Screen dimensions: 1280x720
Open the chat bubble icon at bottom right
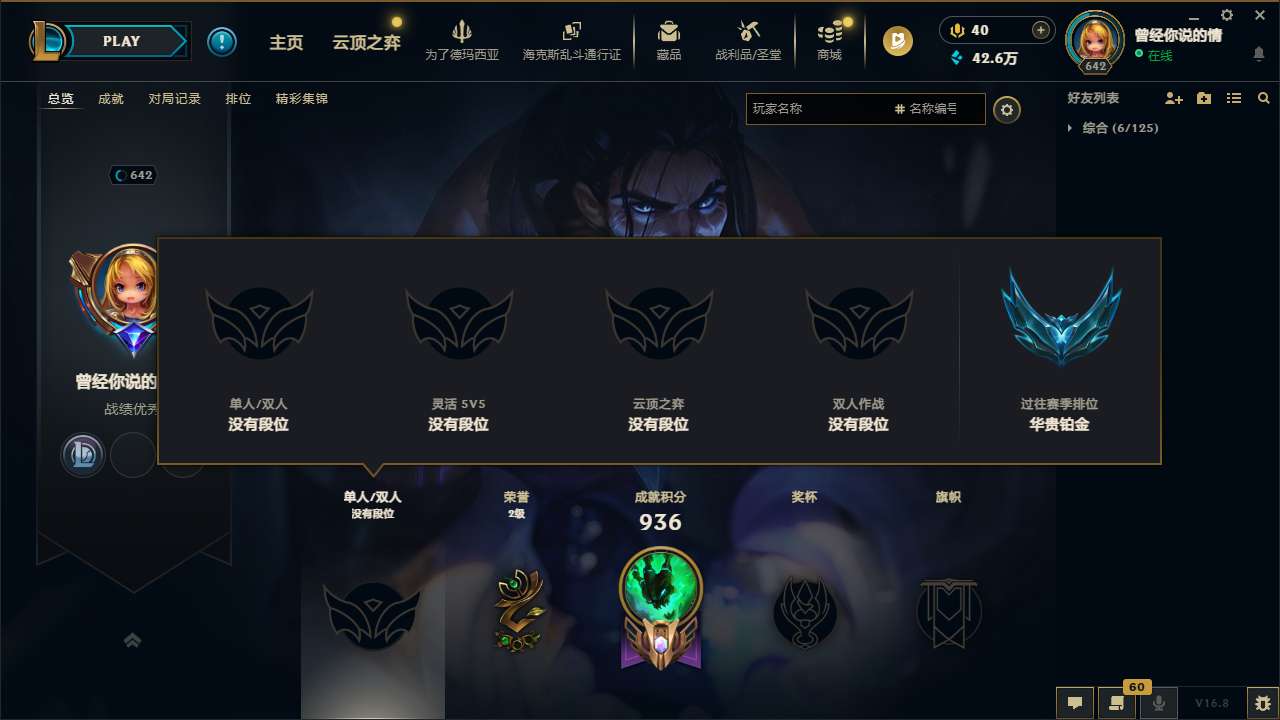[1075, 702]
